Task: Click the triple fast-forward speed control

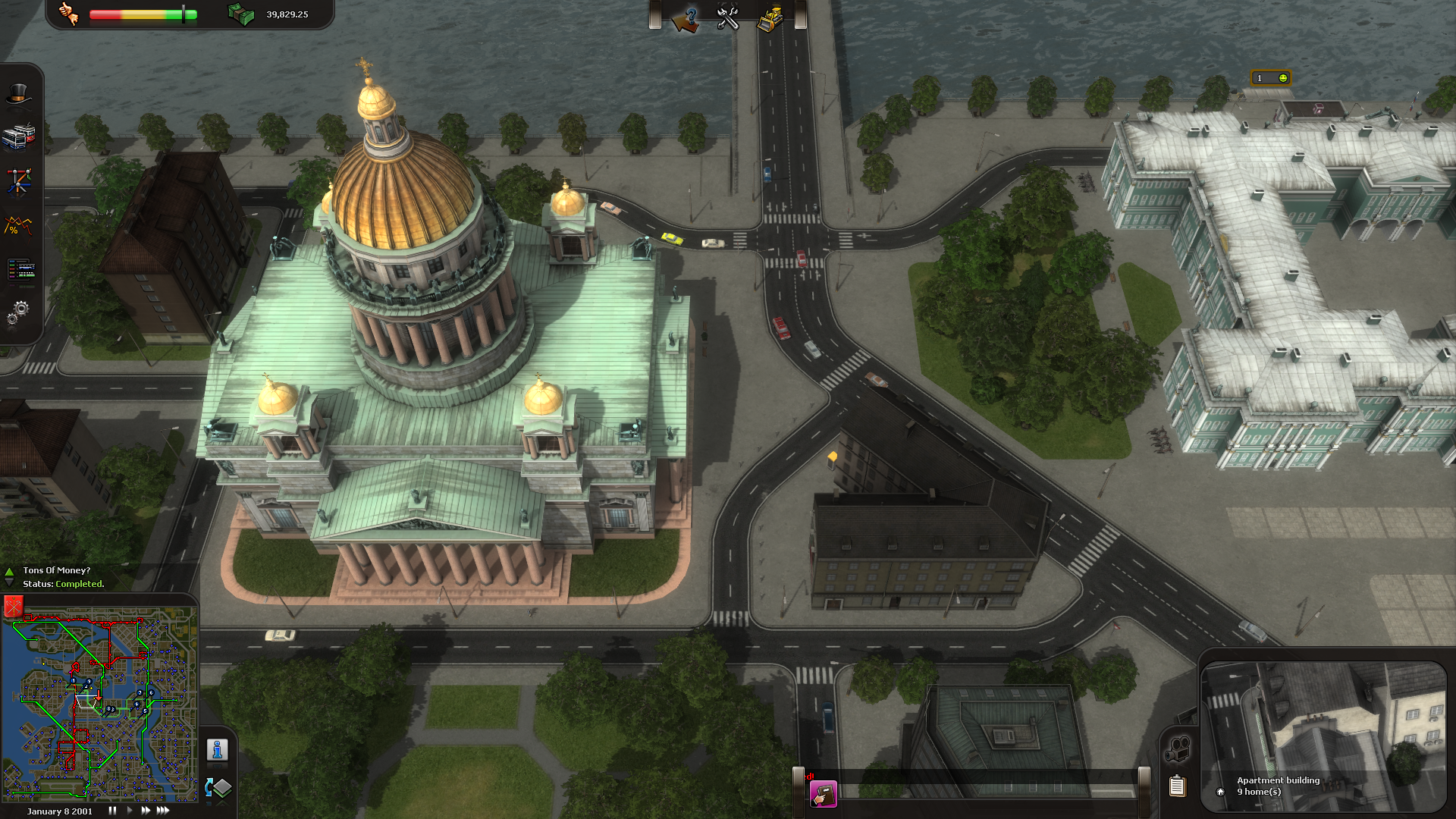Action: click(x=163, y=810)
